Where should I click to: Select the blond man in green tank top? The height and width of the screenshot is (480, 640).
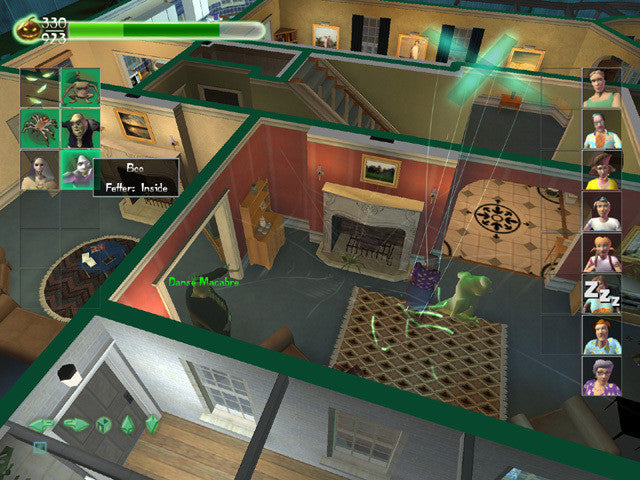[602, 88]
